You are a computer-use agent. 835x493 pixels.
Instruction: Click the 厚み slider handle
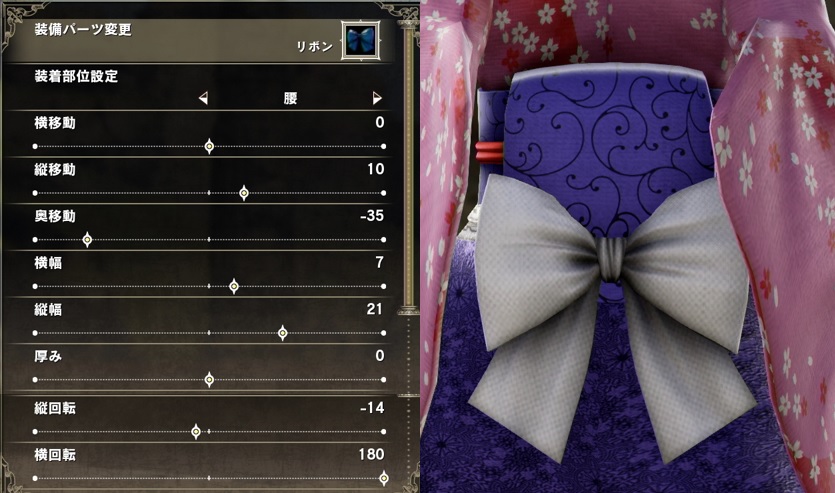click(x=209, y=380)
